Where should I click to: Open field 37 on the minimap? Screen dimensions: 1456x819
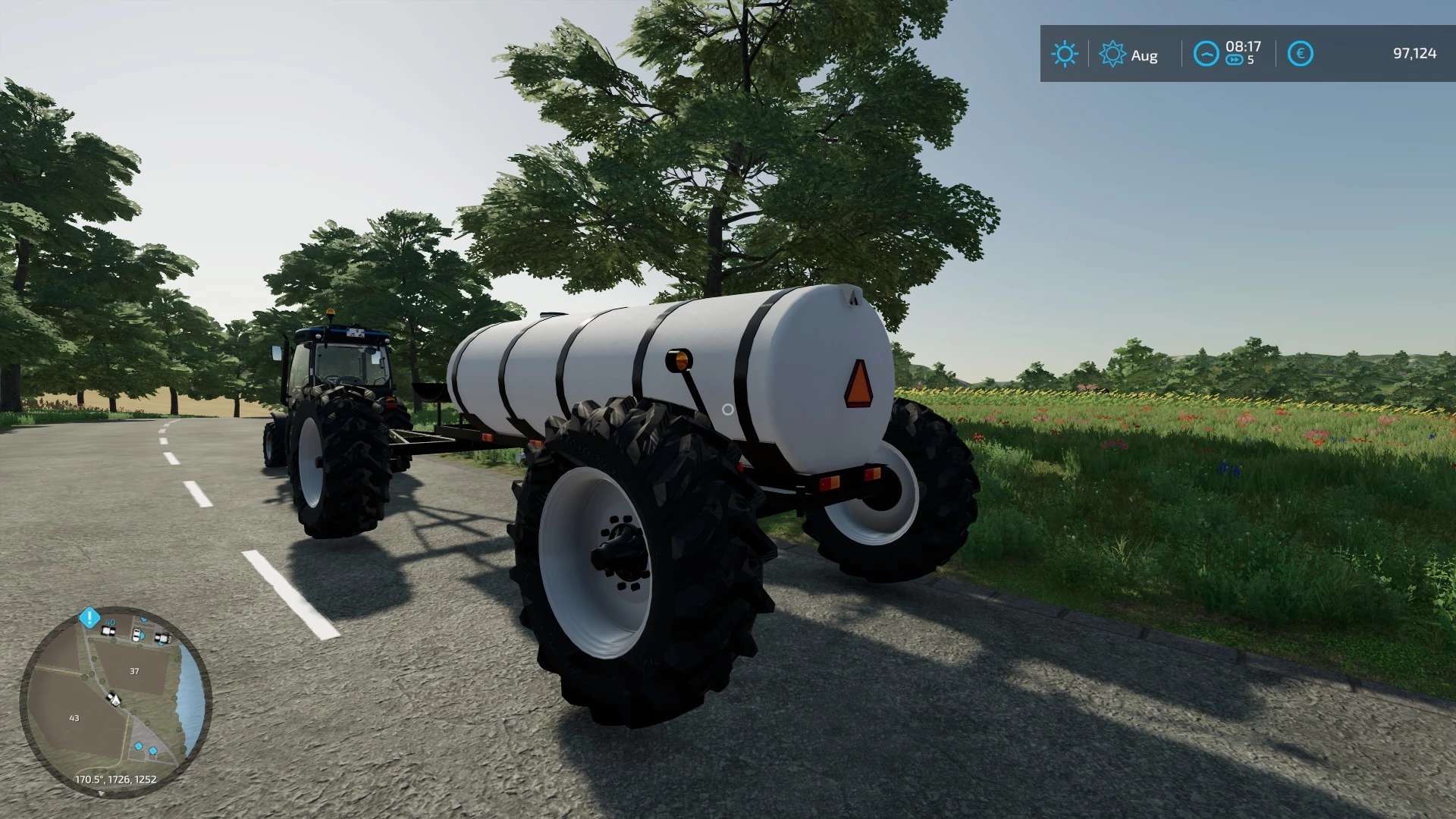(133, 671)
